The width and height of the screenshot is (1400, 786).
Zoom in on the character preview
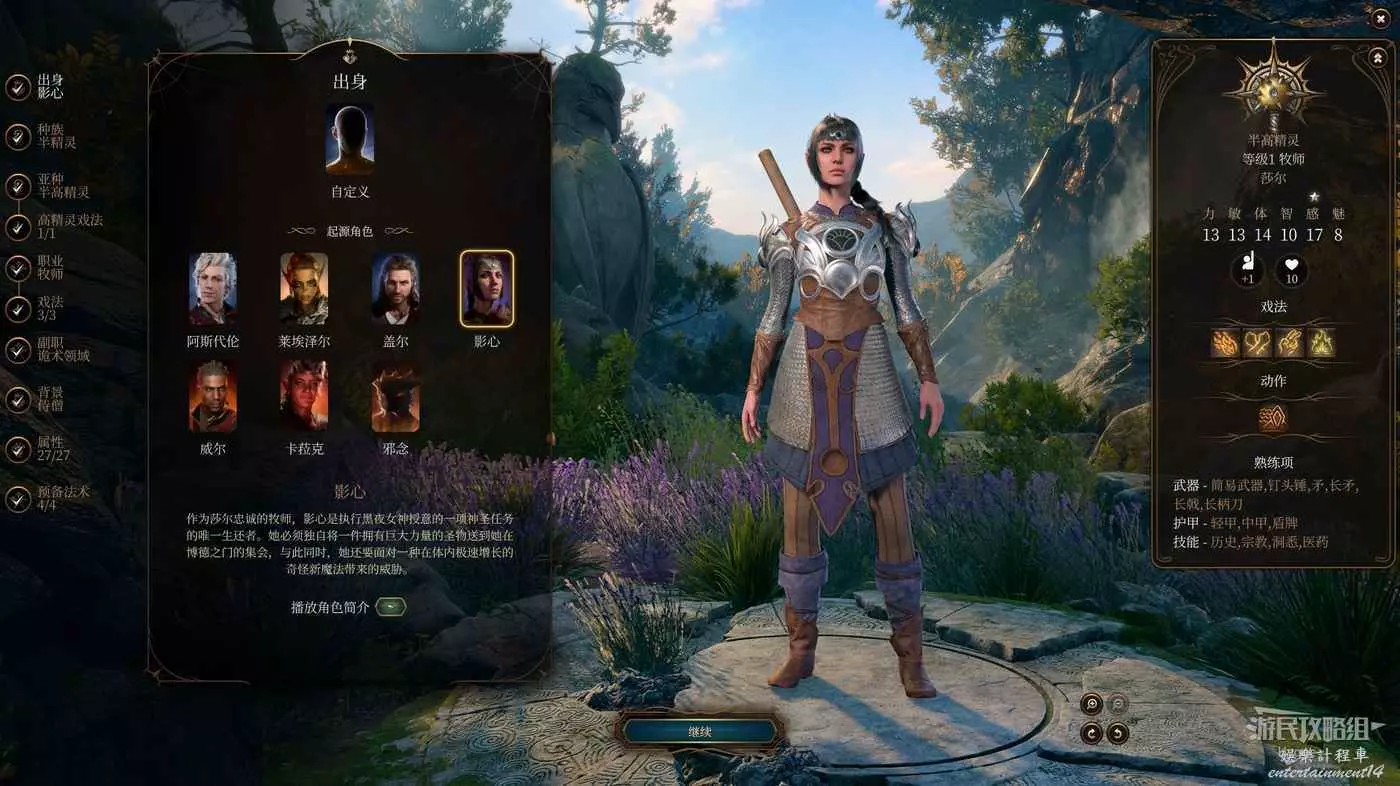click(1091, 704)
